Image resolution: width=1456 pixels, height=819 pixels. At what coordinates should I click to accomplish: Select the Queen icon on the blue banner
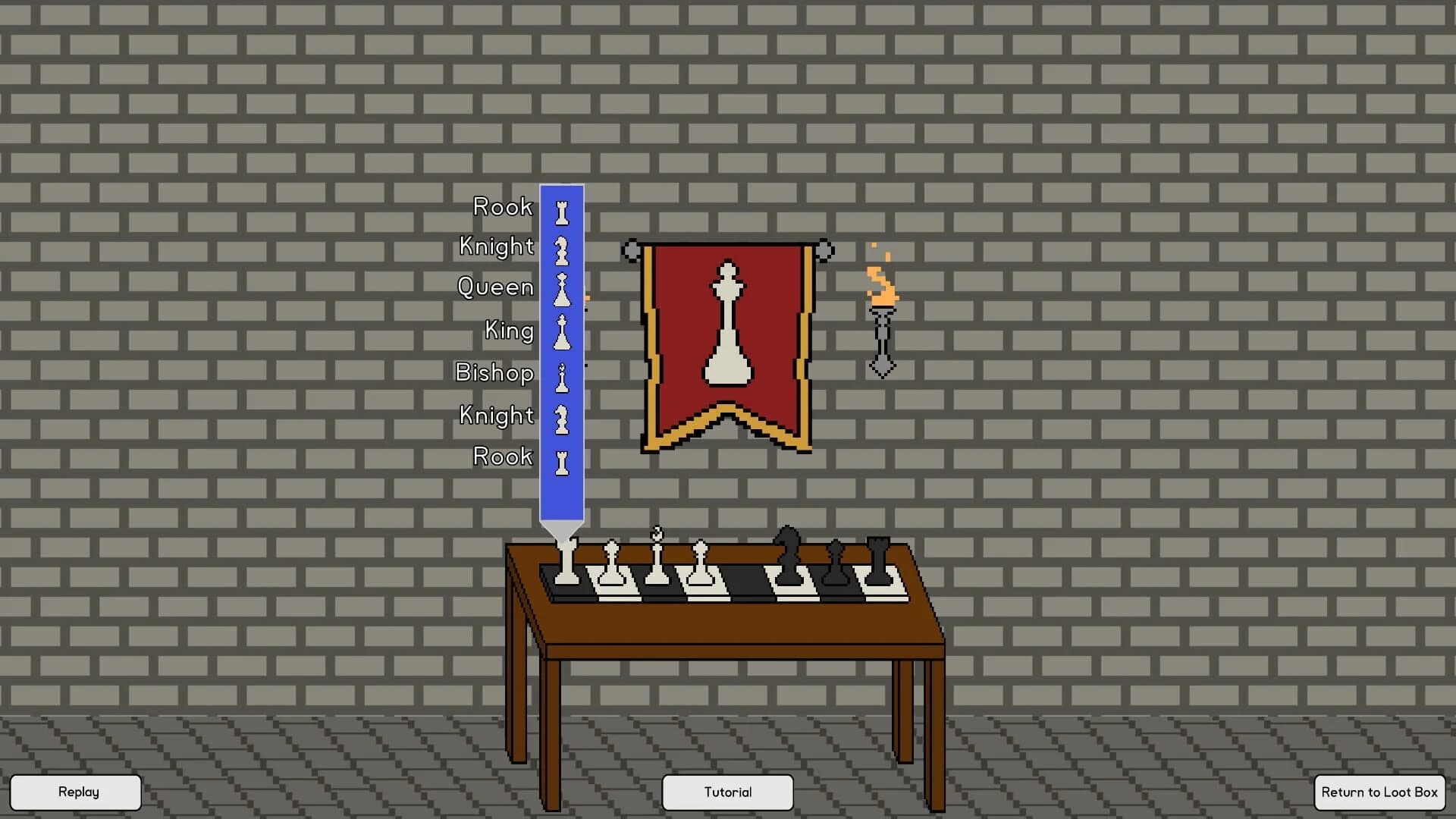(x=561, y=290)
